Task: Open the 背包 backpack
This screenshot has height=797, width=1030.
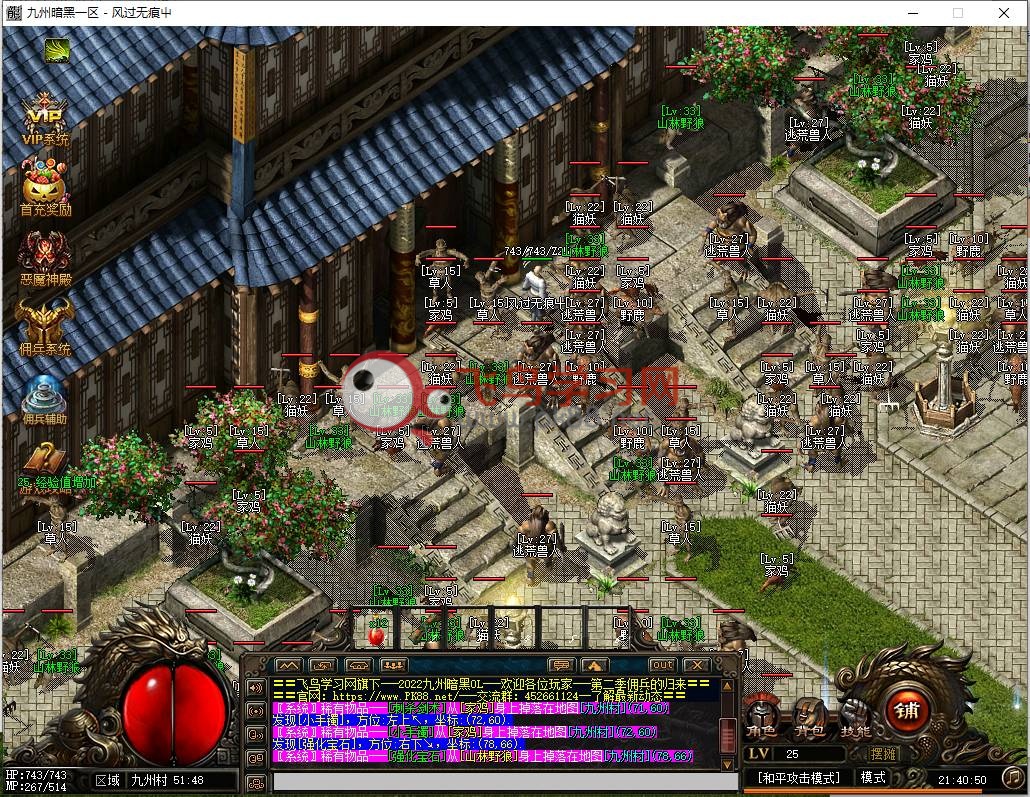Action: [811, 718]
